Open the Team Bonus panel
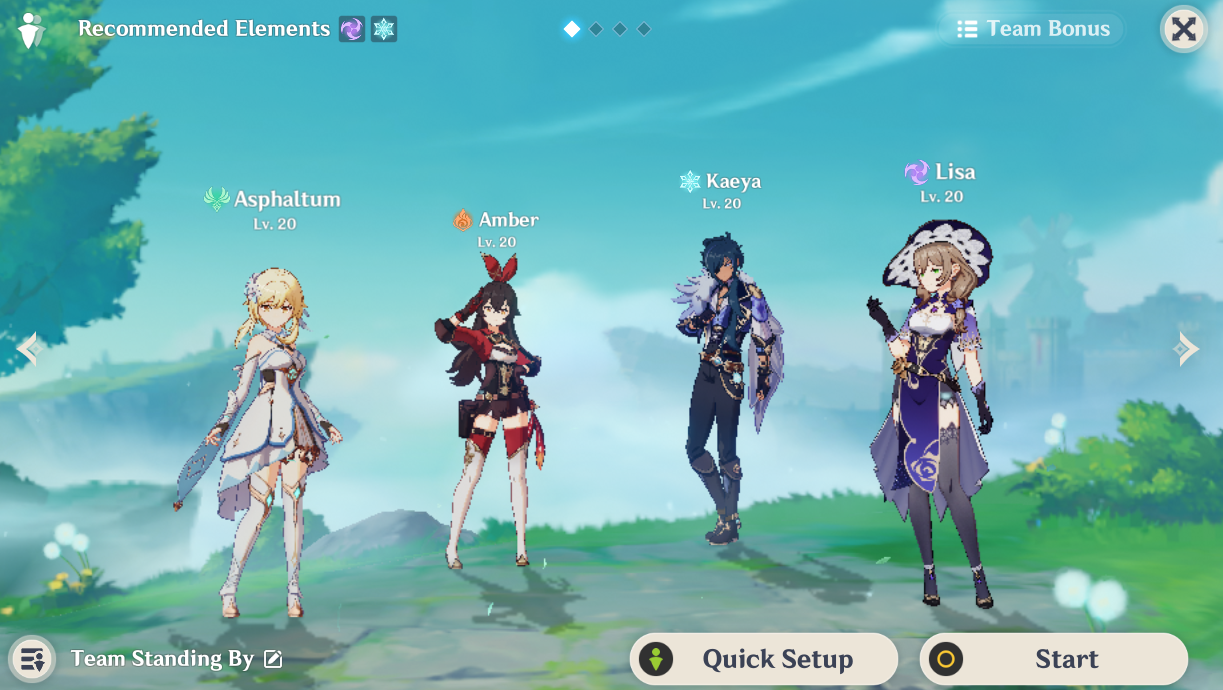1223x690 pixels. [x=1032, y=29]
